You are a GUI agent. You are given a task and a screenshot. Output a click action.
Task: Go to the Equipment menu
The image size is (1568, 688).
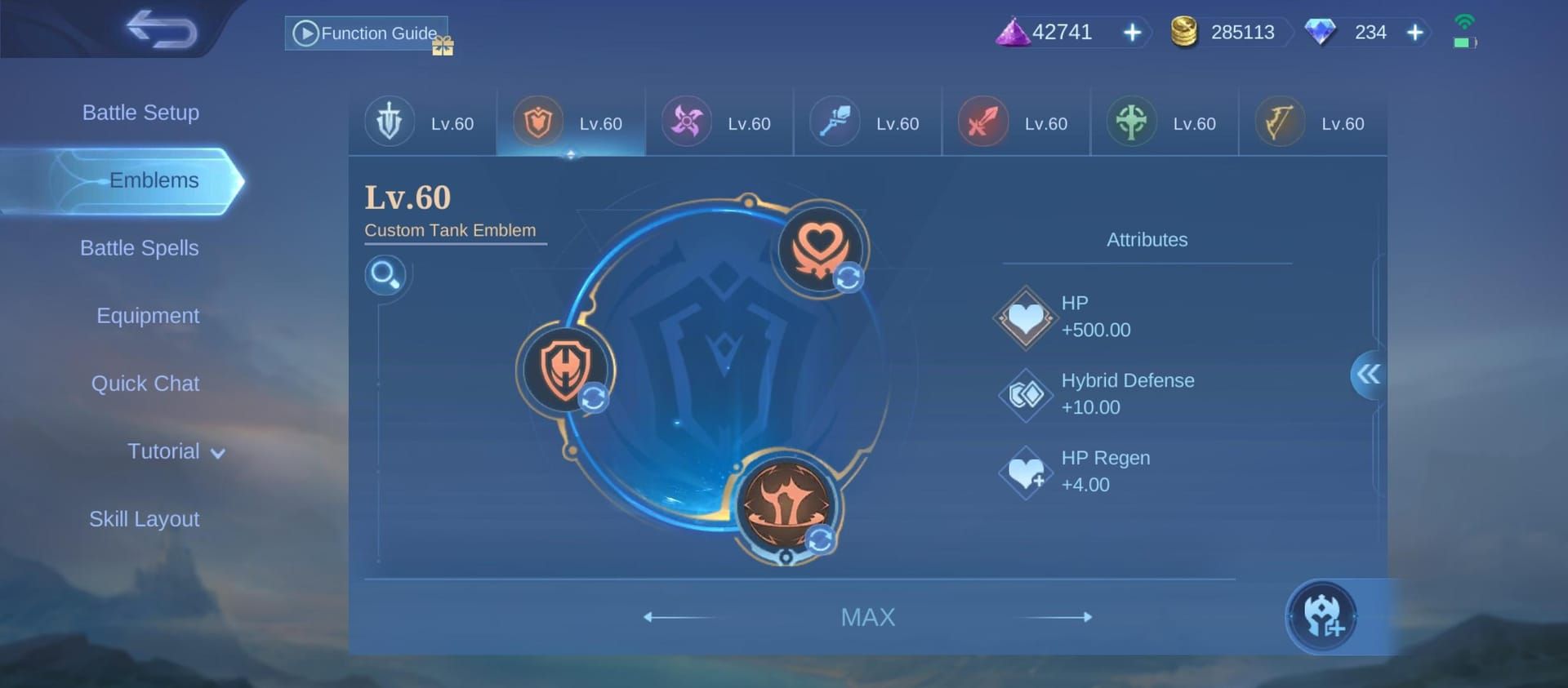pos(148,316)
